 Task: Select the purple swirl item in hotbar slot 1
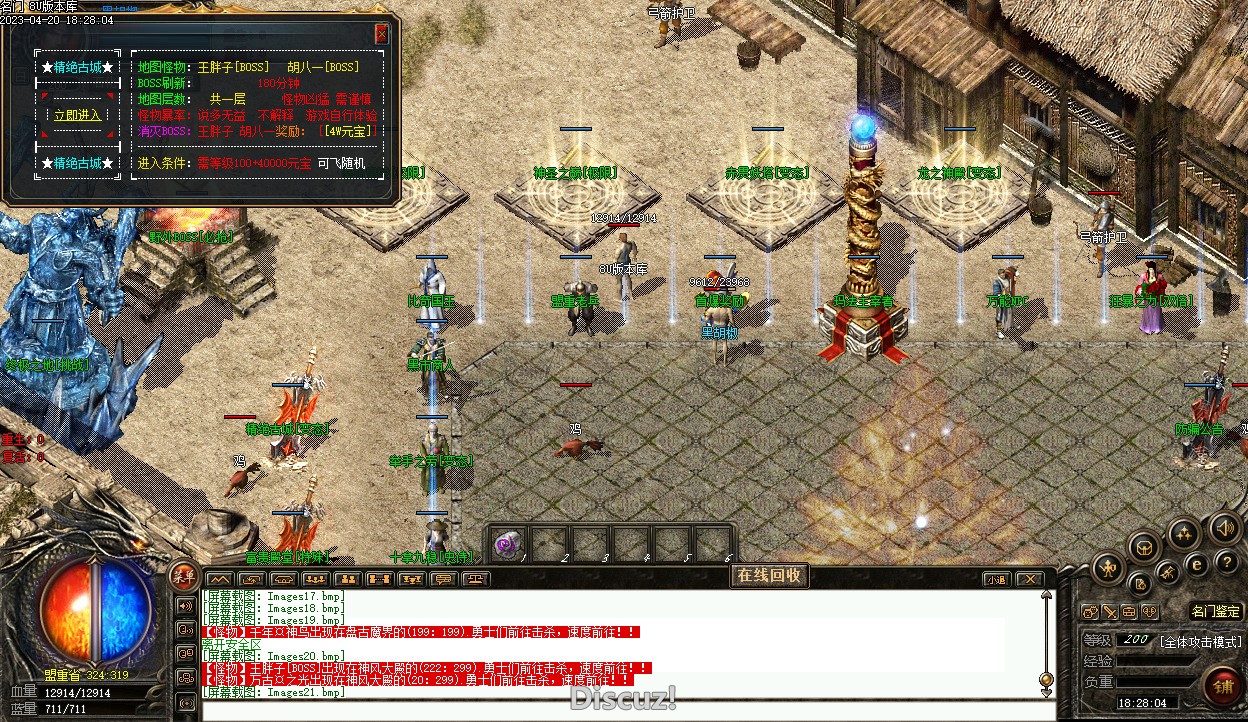click(508, 544)
